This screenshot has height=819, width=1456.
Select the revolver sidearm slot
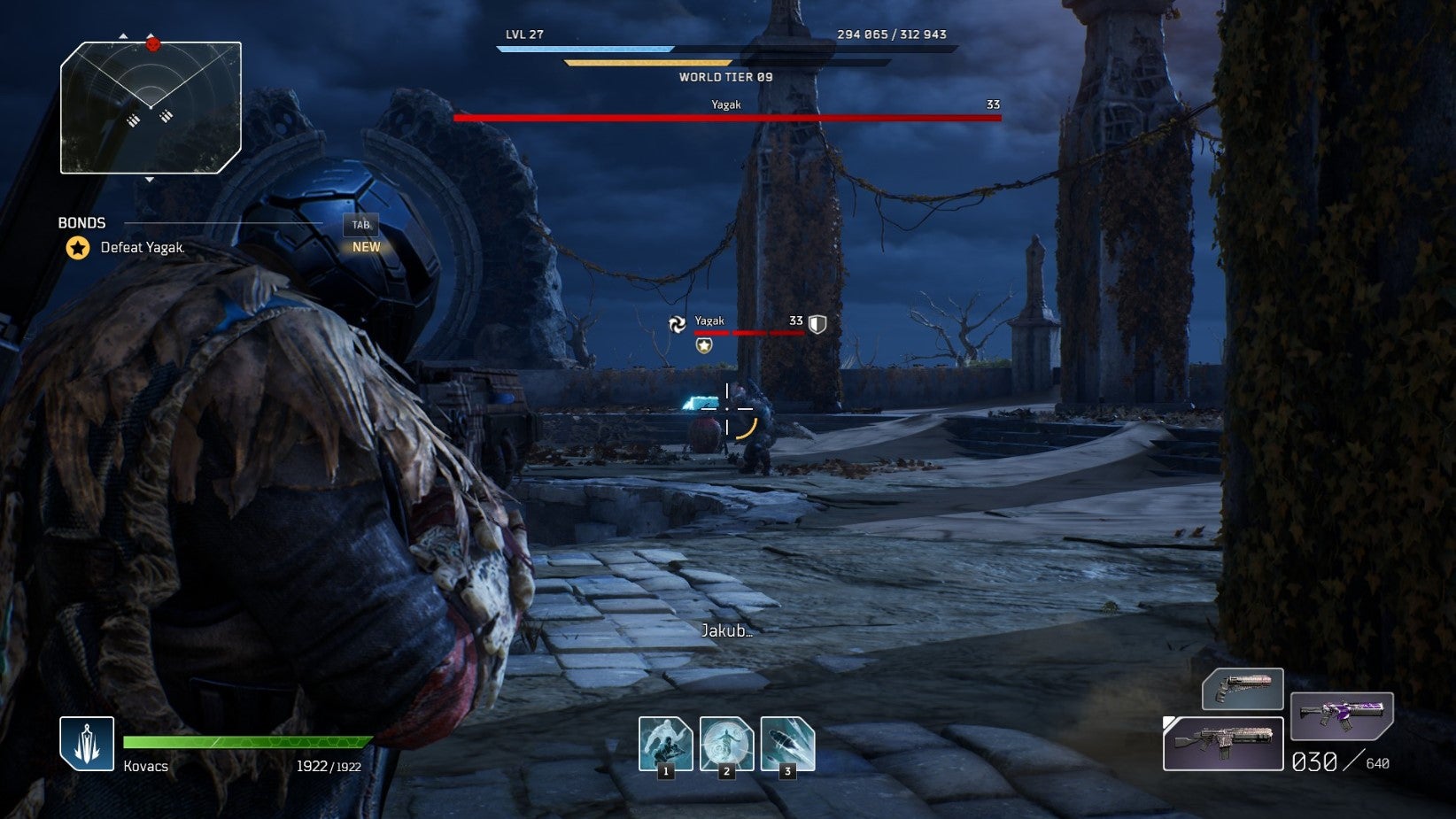[x=1242, y=689]
